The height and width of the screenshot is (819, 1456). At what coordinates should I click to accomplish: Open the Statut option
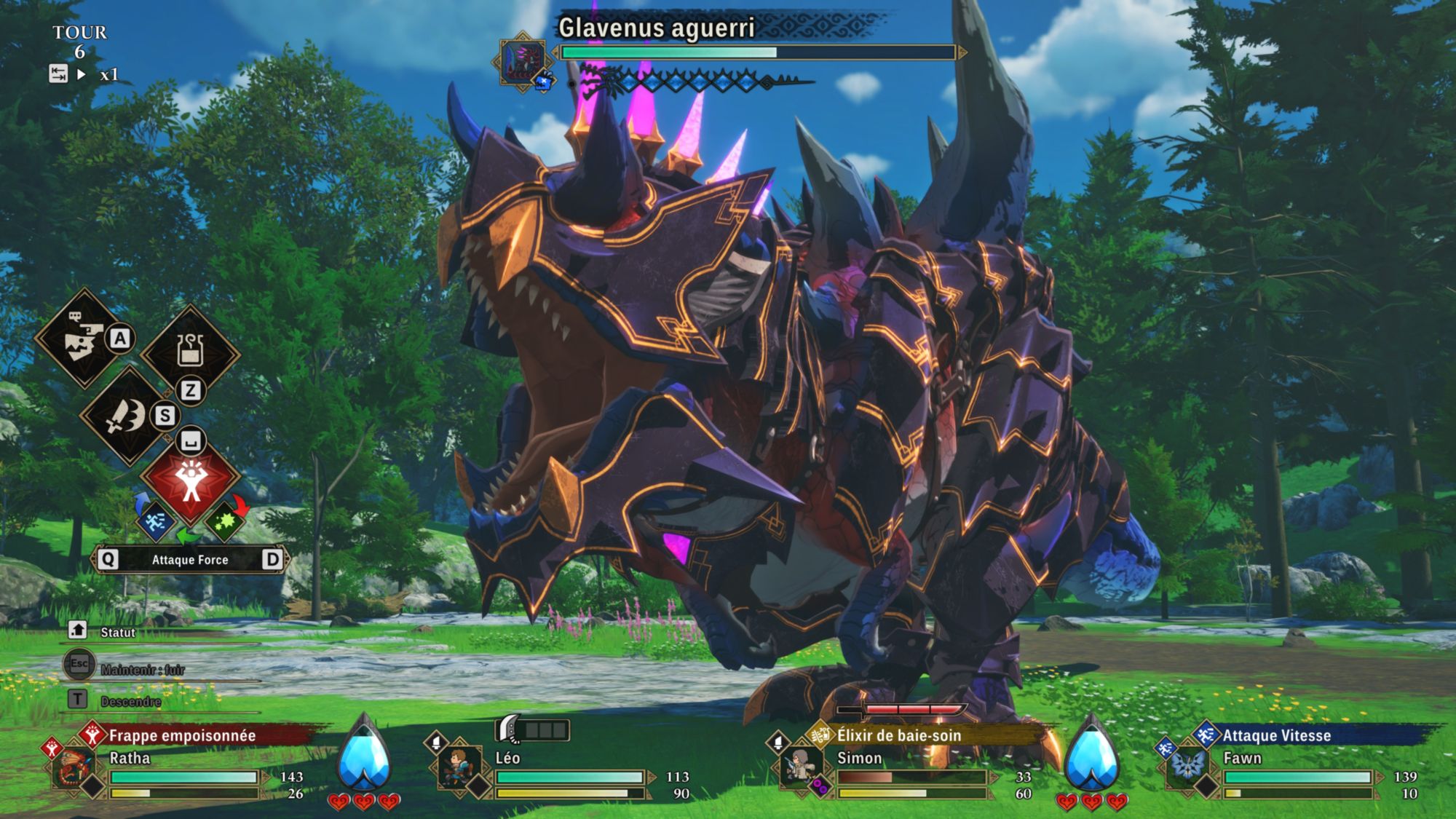pos(116,632)
